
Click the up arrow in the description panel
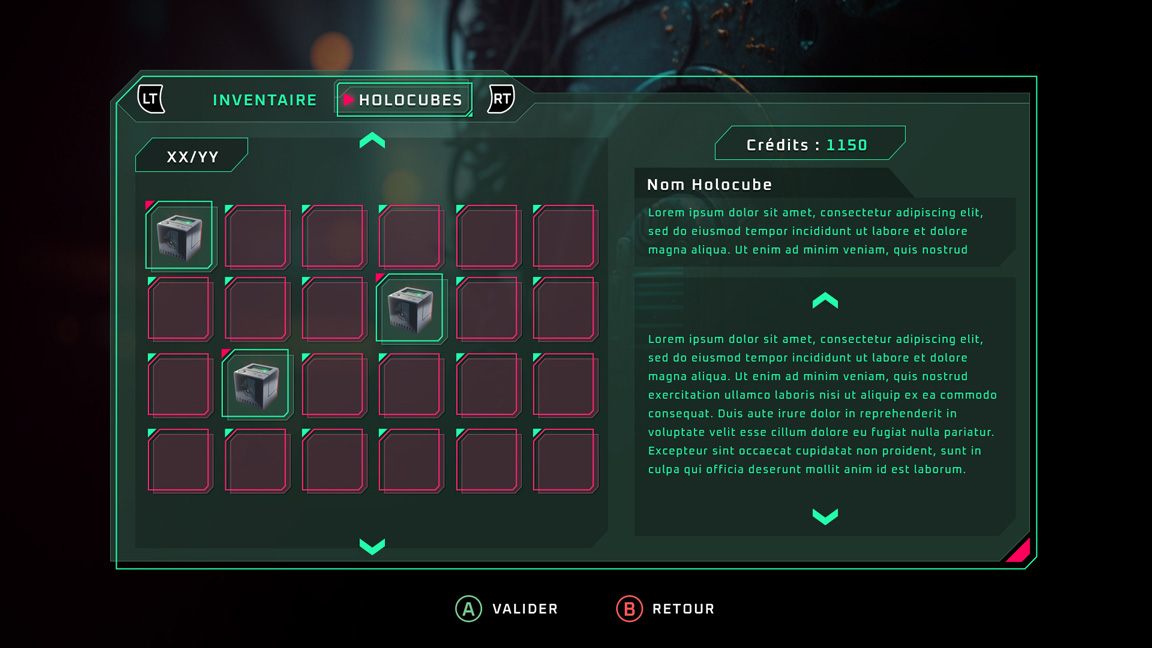[x=825, y=300]
